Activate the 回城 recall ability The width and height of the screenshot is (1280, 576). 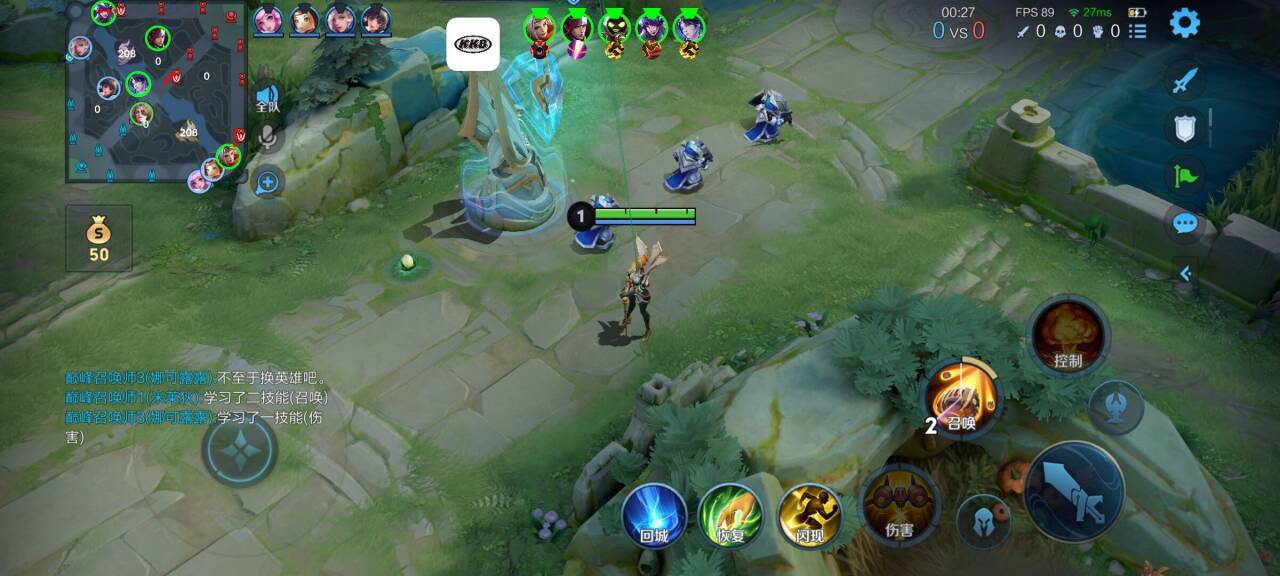654,516
